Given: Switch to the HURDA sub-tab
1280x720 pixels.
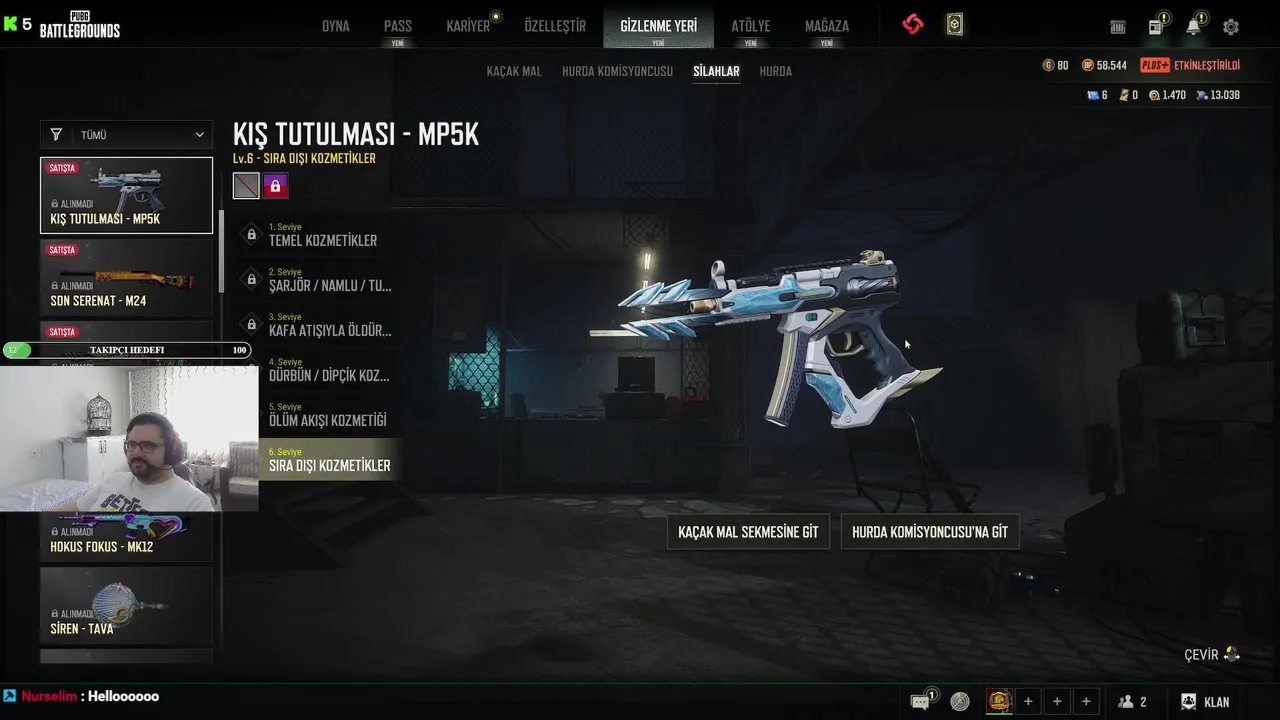Looking at the screenshot, I should pyautogui.click(x=776, y=71).
